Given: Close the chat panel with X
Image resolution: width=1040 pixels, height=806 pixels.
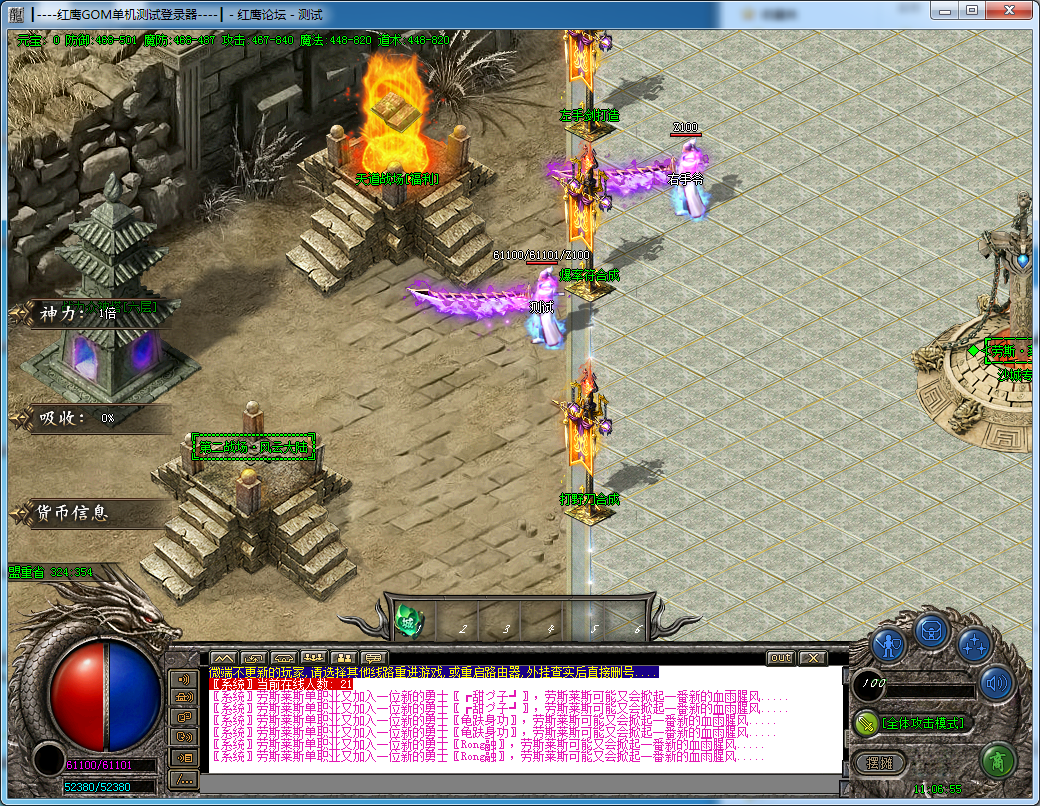Looking at the screenshot, I should tap(813, 658).
